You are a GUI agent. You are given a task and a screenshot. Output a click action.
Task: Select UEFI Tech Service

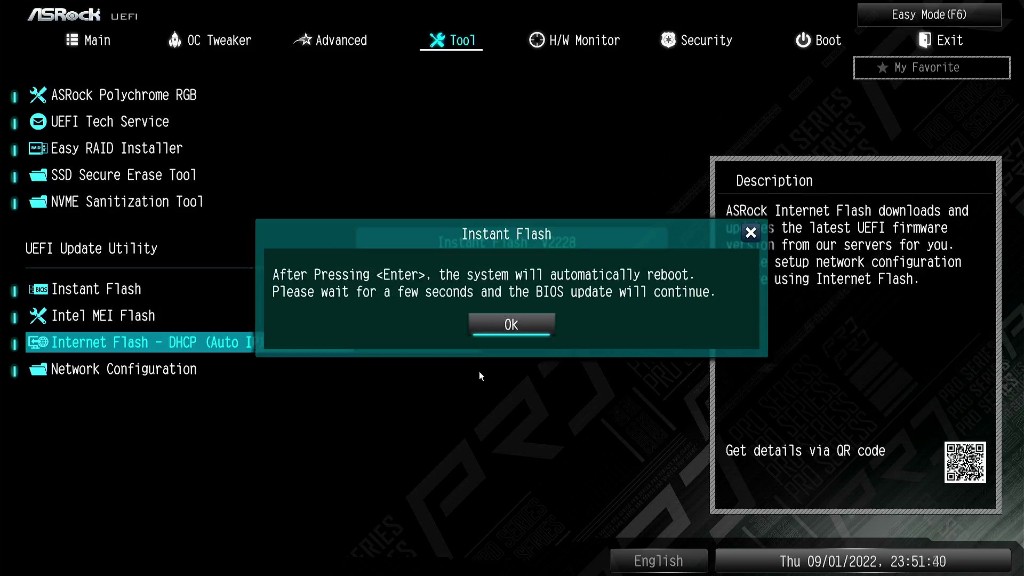coord(109,121)
